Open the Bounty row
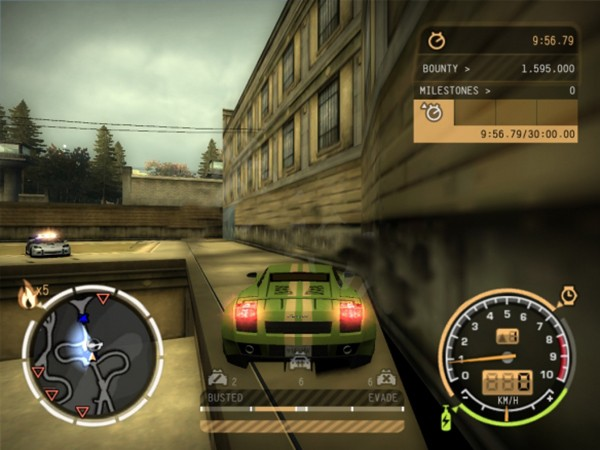600x450 pixels. [x=497, y=69]
